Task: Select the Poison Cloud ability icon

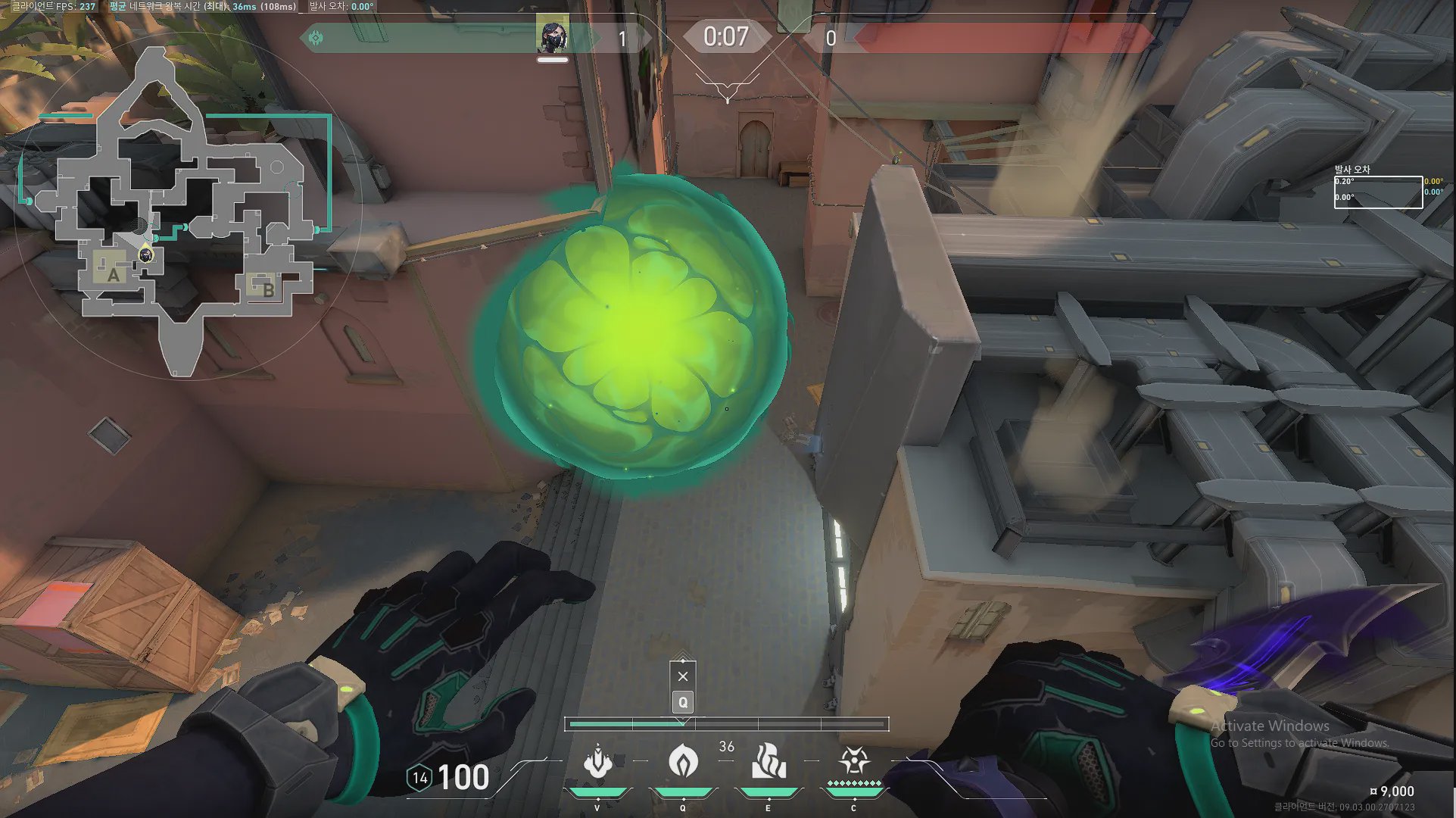Action: (683, 761)
